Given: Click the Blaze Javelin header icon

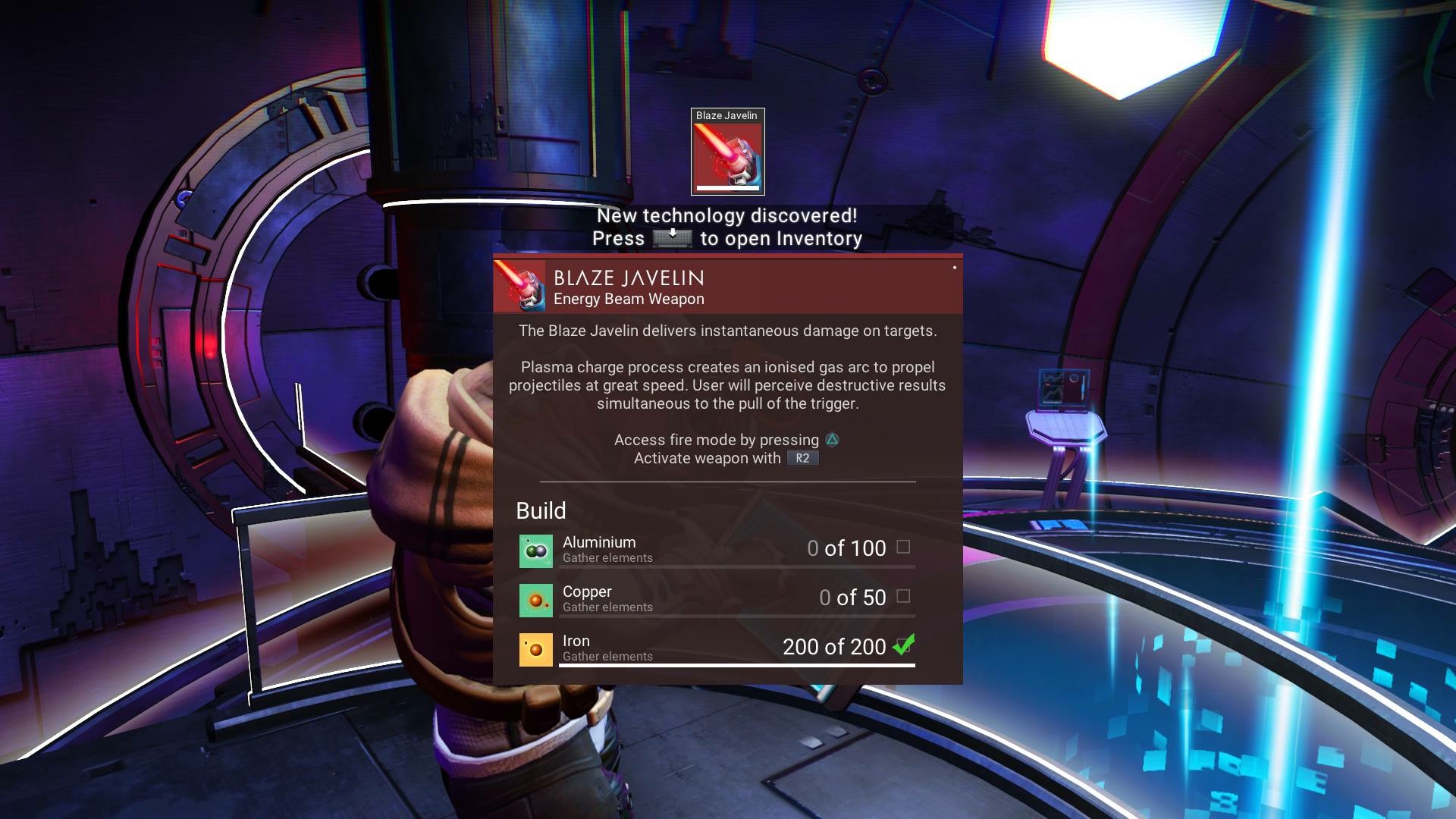Looking at the screenshot, I should 521,287.
